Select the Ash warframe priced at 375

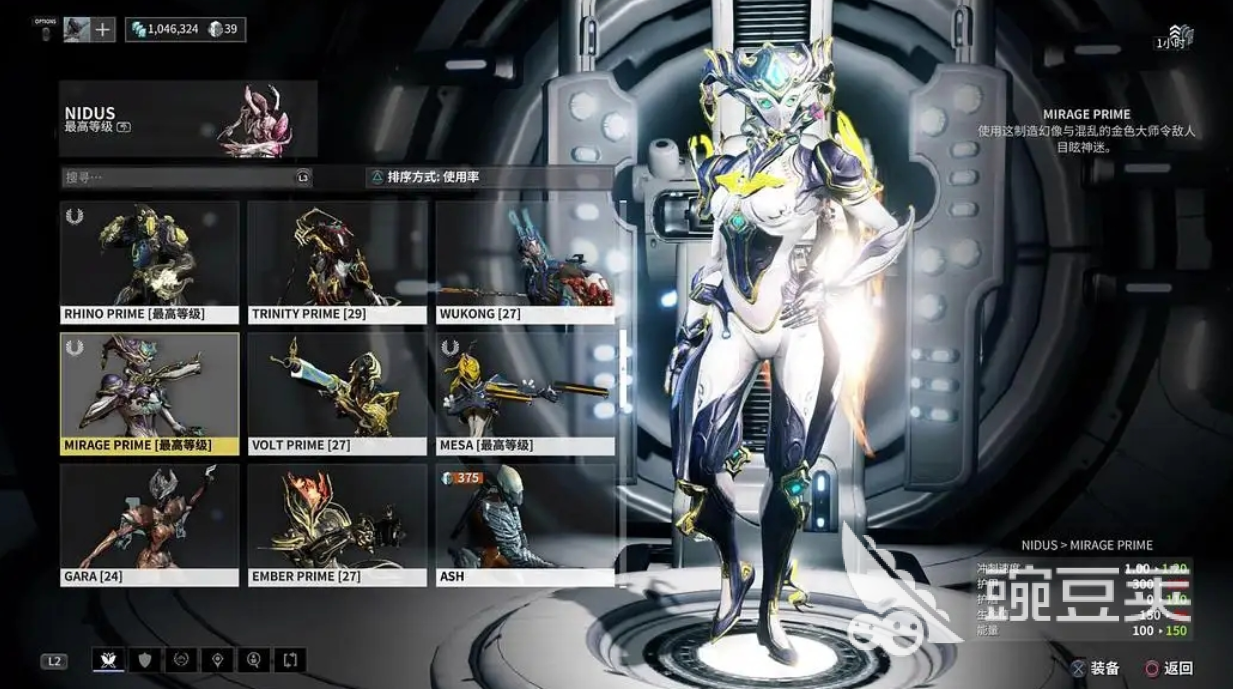click(x=525, y=524)
